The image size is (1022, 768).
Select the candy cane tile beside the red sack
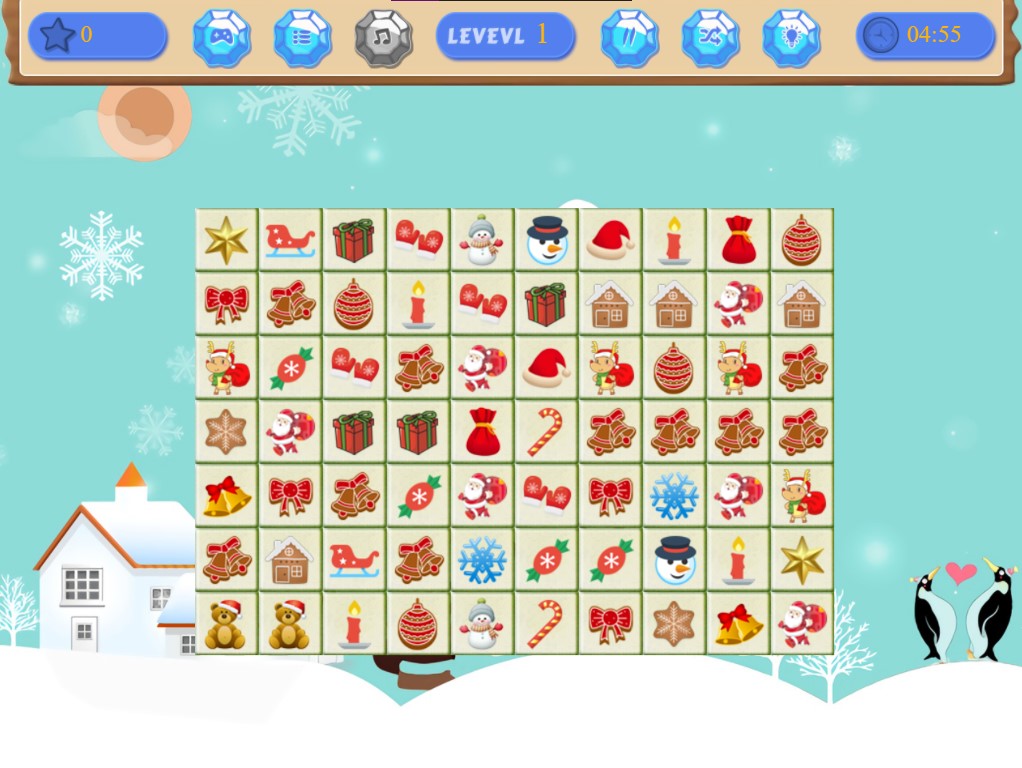click(546, 432)
